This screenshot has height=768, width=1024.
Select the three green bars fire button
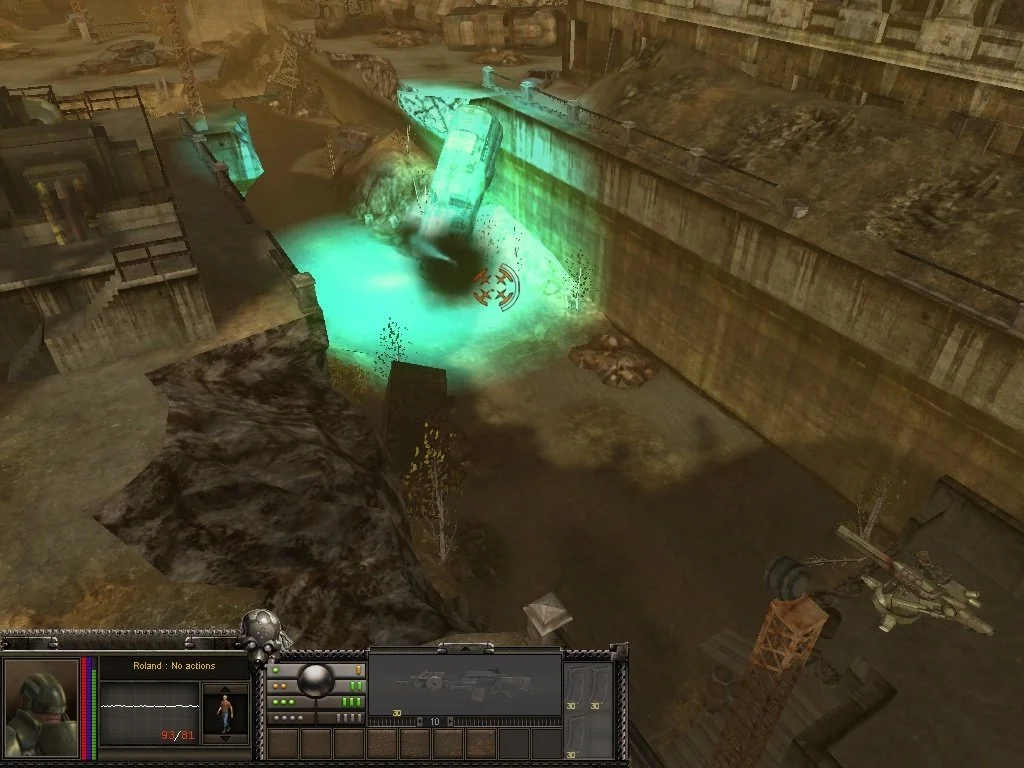pyautogui.click(x=351, y=702)
